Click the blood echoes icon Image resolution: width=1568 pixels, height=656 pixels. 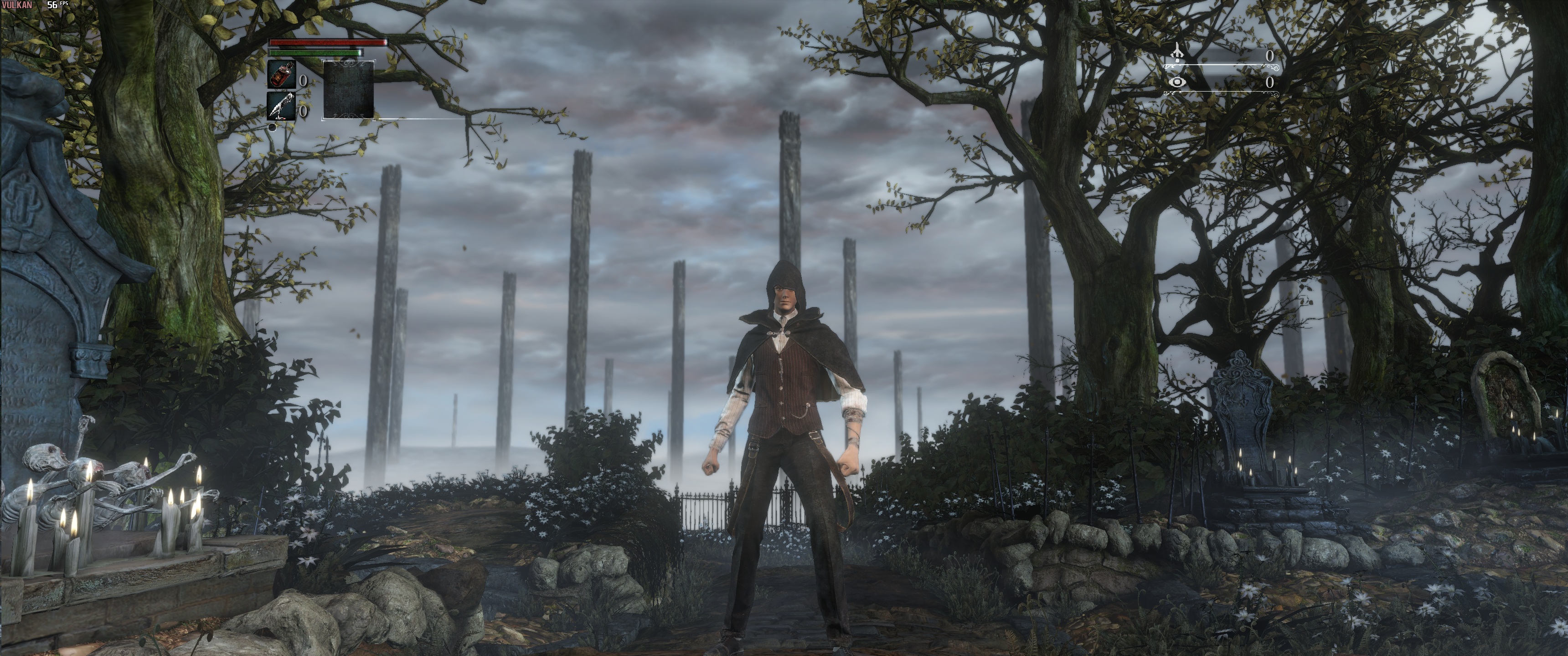pyautogui.click(x=1177, y=54)
